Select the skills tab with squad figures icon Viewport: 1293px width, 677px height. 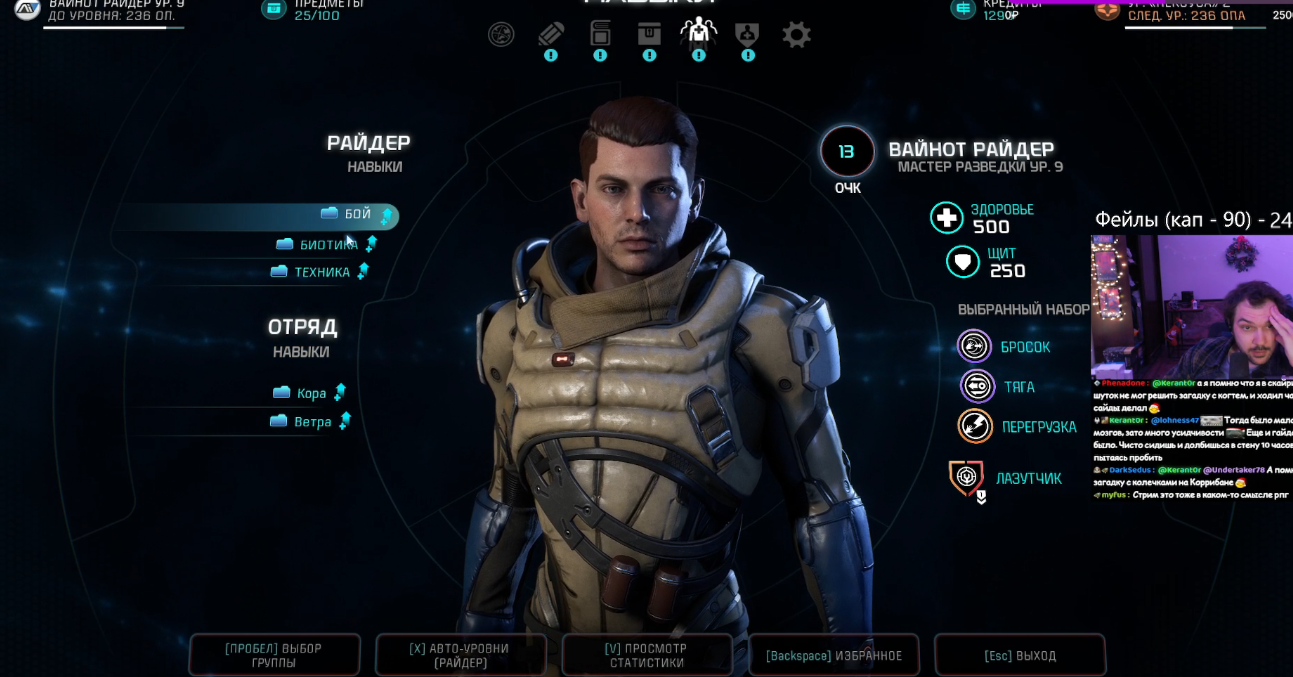click(x=698, y=32)
